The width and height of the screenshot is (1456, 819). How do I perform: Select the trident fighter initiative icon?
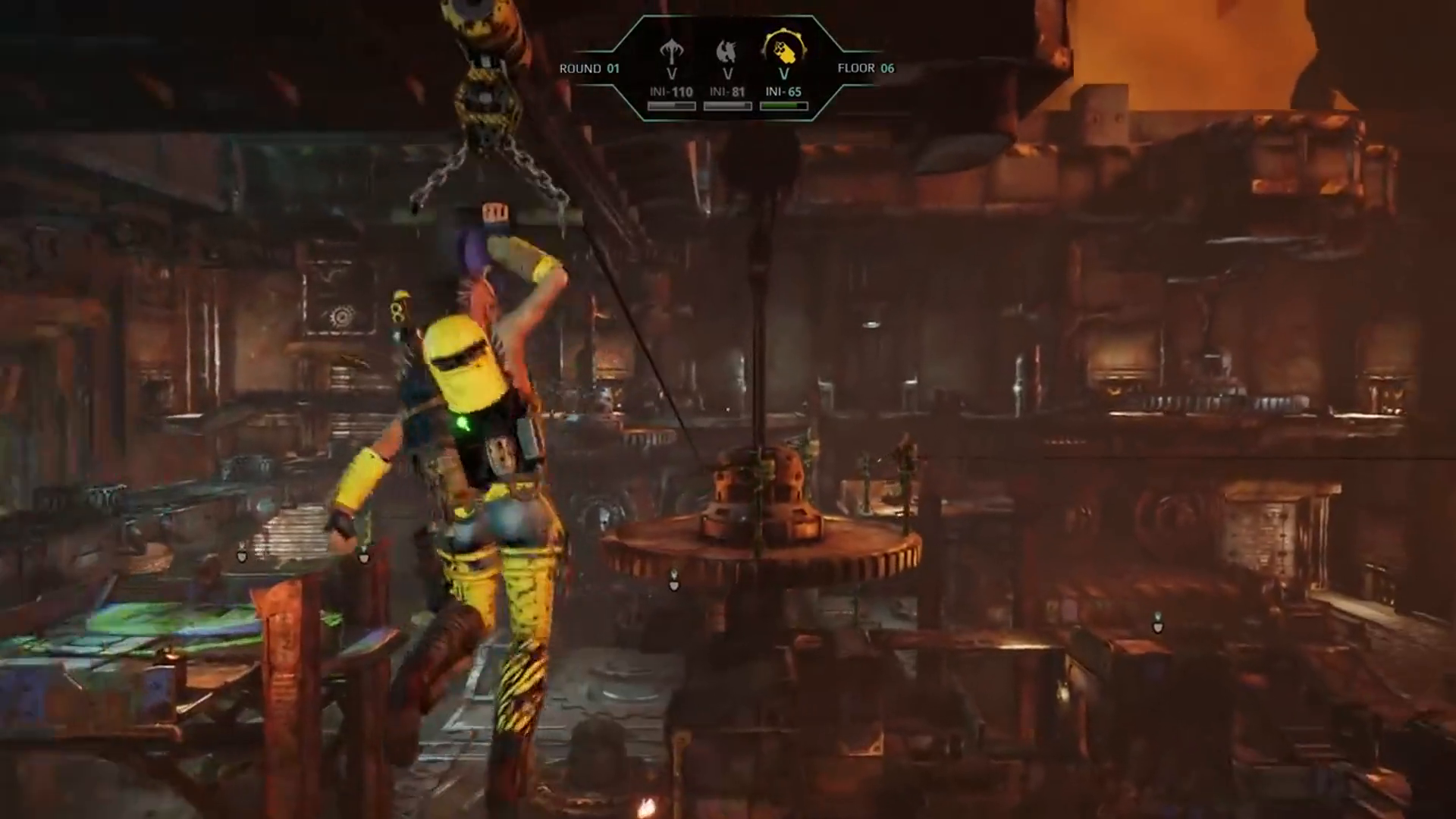point(671,52)
